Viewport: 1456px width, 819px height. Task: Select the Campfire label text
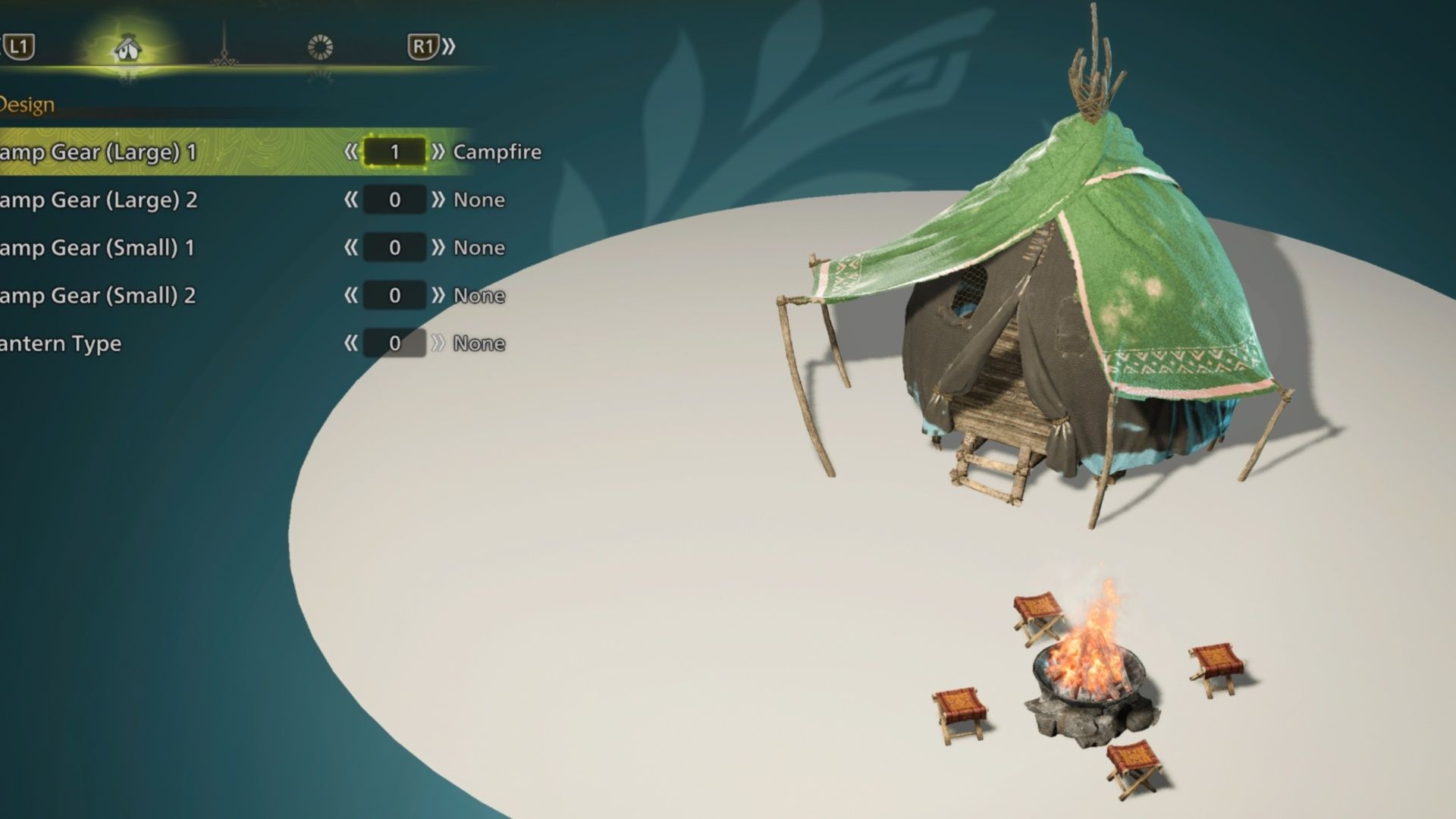pyautogui.click(x=497, y=152)
